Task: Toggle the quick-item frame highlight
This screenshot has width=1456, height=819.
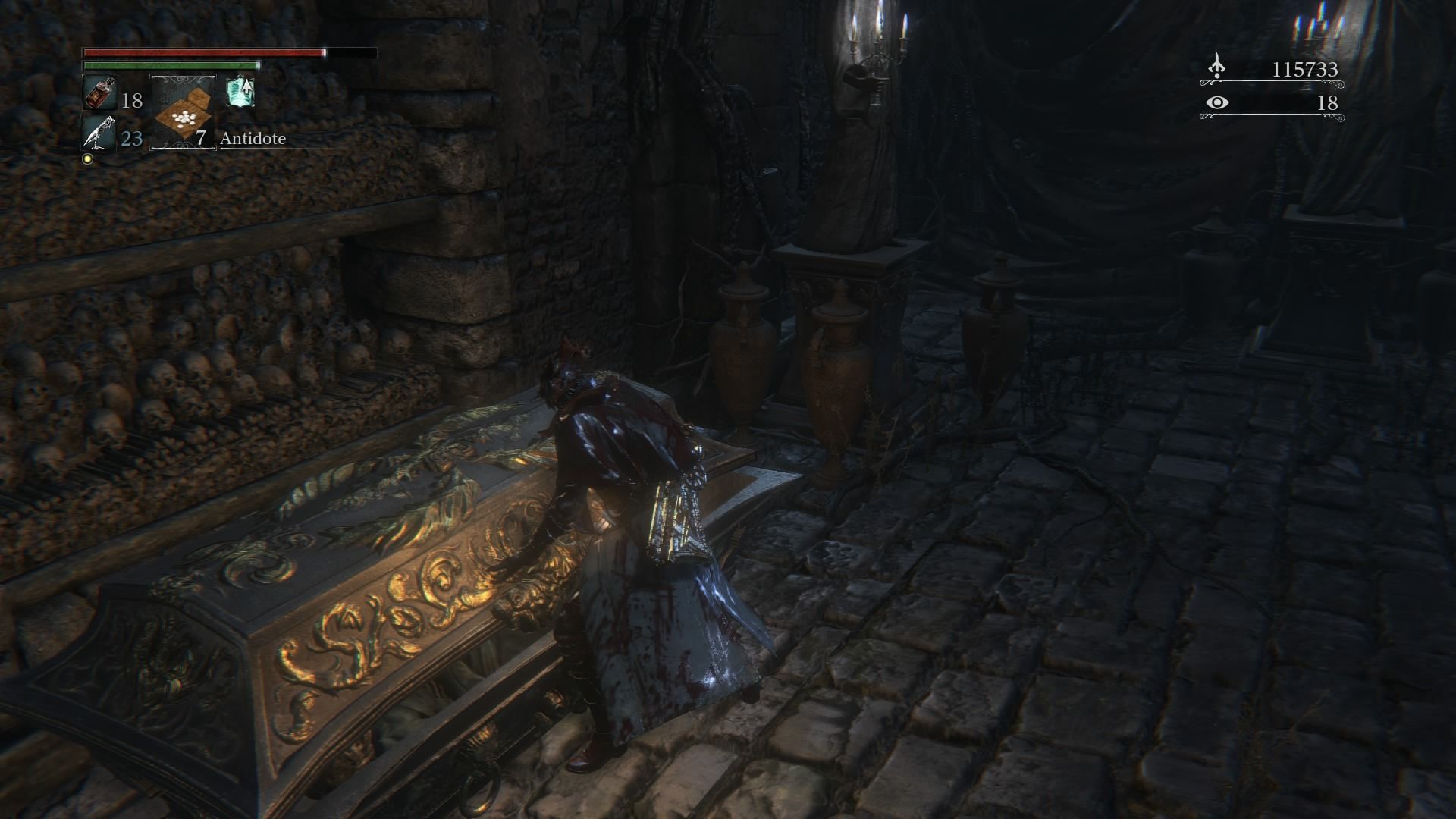Action: click(x=182, y=114)
